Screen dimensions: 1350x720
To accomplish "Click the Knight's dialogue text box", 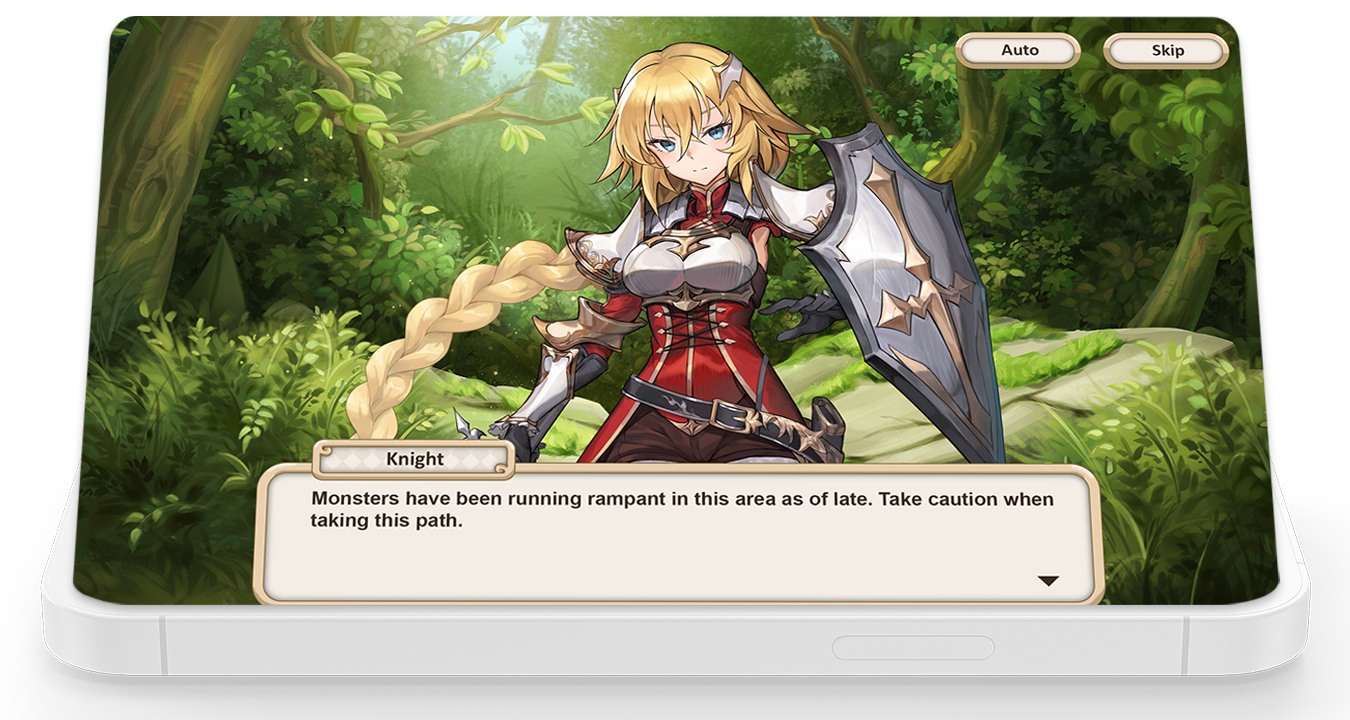I will [x=679, y=535].
